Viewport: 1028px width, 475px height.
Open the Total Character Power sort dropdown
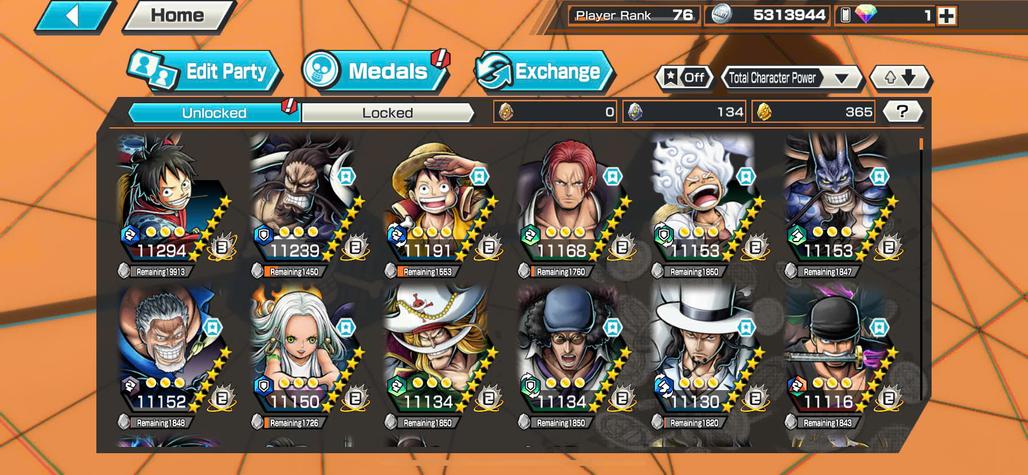[792, 78]
